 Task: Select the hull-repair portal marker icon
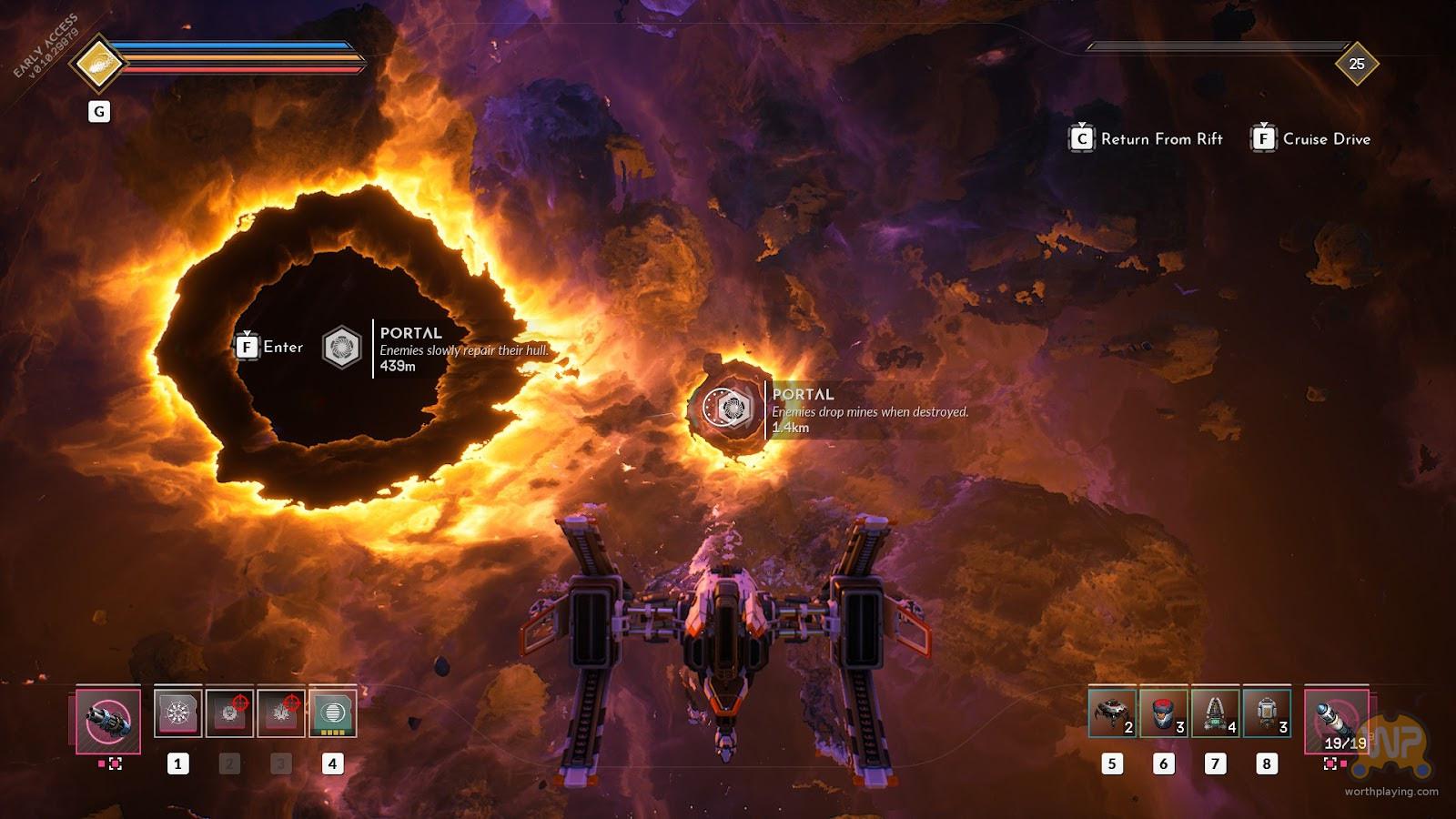click(x=342, y=347)
